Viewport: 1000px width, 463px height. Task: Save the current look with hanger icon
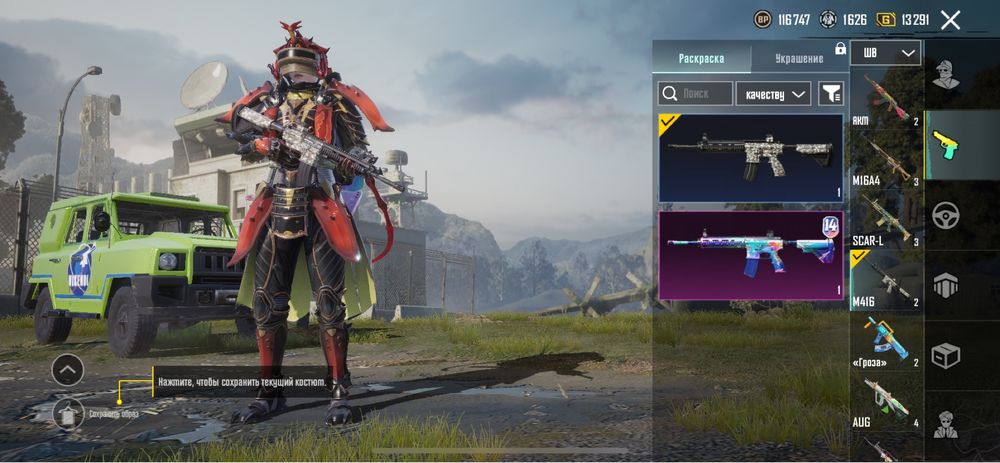[x=68, y=412]
